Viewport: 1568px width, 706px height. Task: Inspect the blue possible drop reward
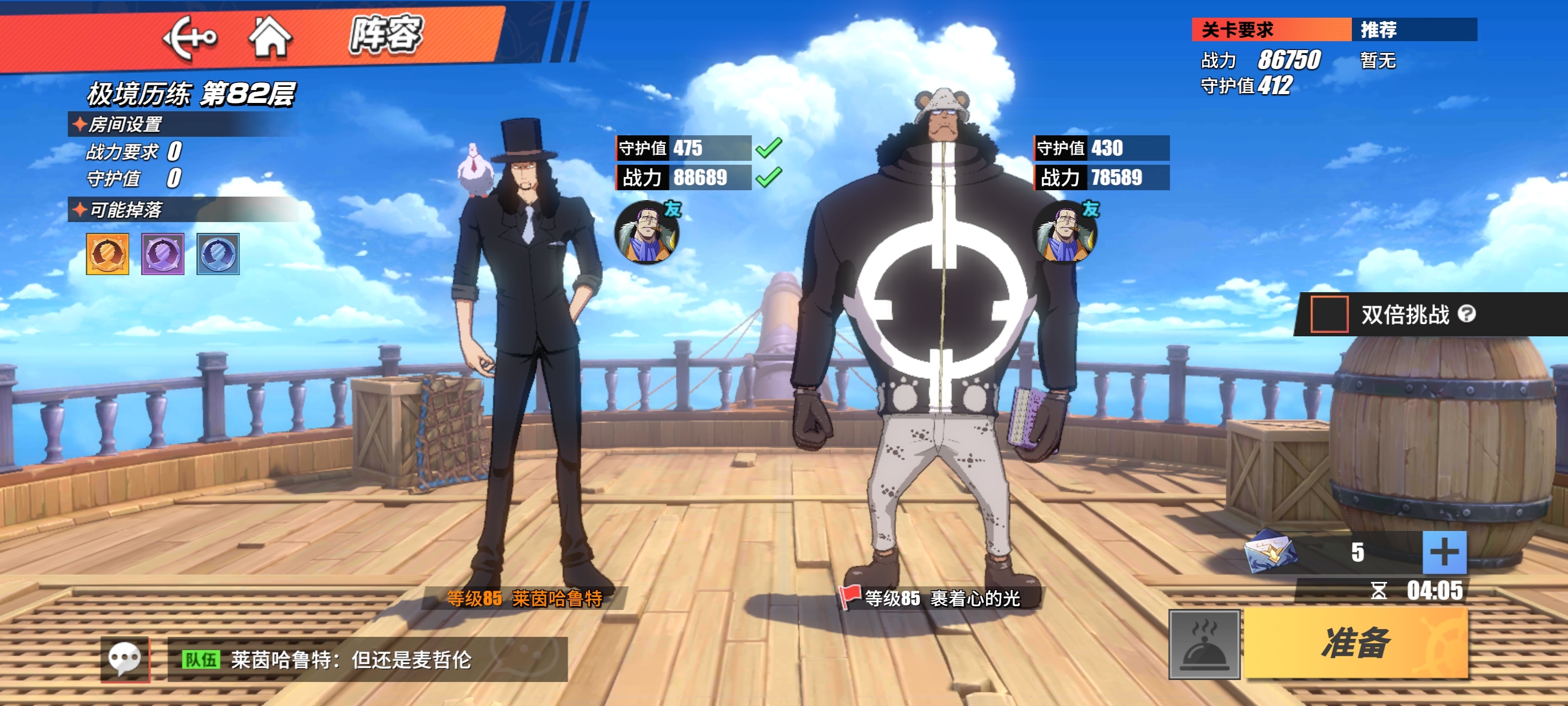[x=218, y=254]
